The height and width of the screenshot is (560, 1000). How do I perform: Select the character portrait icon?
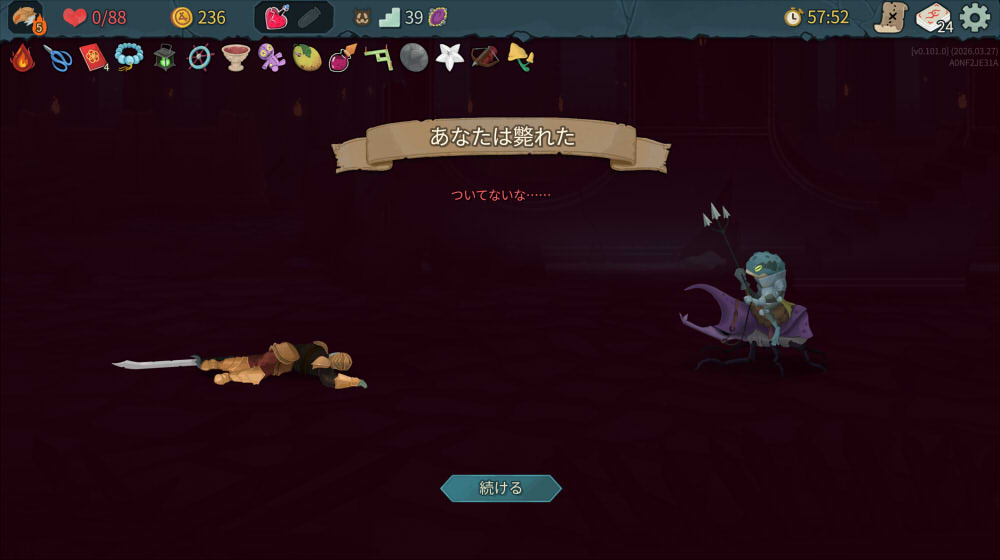(x=26, y=17)
